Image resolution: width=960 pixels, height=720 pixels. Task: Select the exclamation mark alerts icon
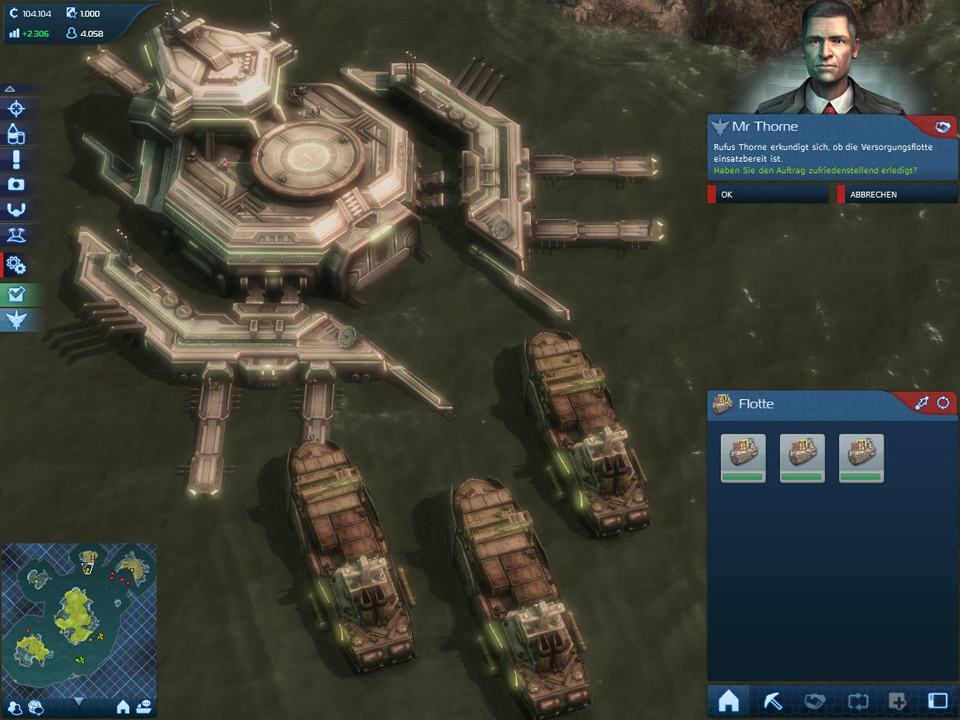[16, 160]
